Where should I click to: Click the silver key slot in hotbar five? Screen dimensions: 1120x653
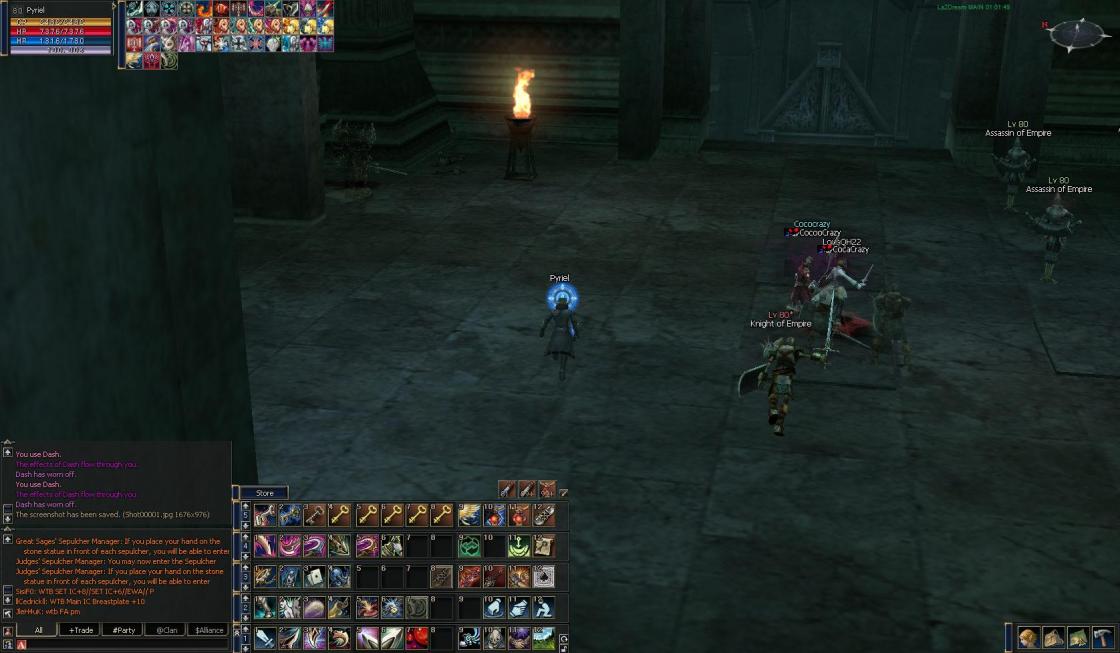(315, 515)
